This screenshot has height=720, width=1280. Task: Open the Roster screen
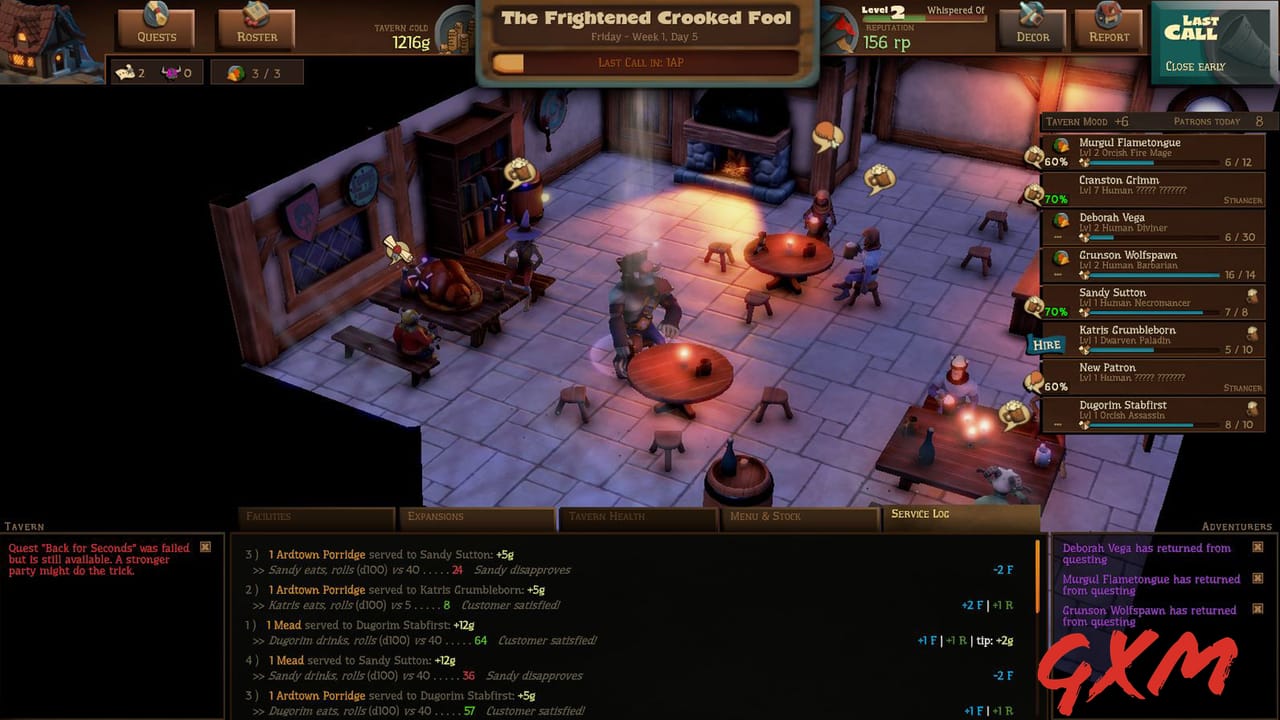coord(255,30)
